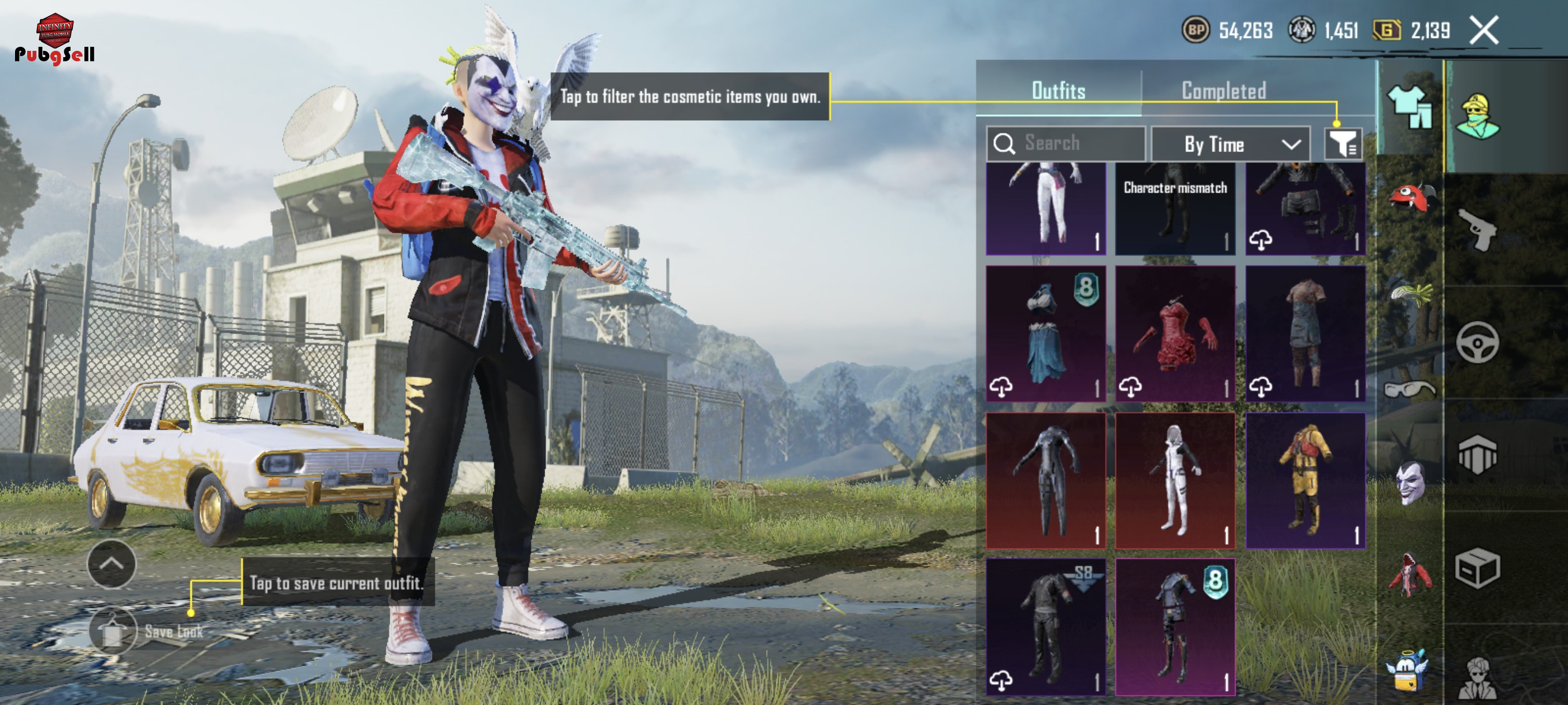
Task: Open the pistol weapons category
Action: click(1477, 230)
